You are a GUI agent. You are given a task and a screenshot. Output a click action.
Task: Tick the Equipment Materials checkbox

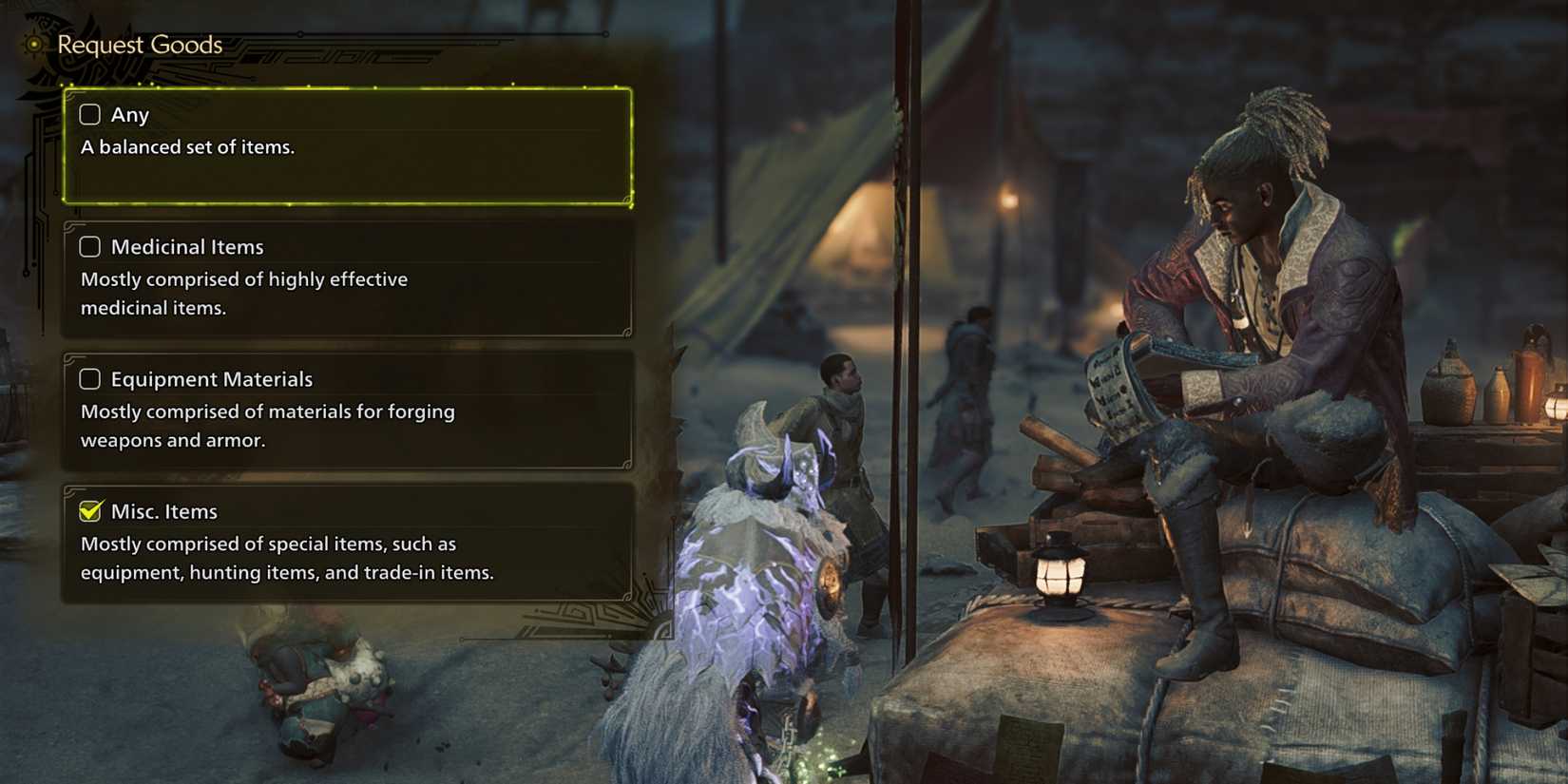coord(89,378)
